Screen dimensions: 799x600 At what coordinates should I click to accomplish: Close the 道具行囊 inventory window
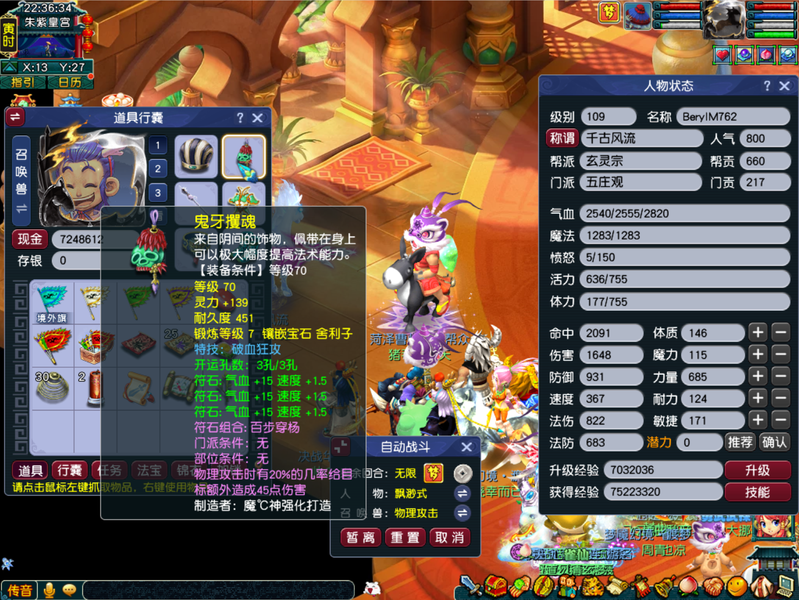[x=257, y=118]
